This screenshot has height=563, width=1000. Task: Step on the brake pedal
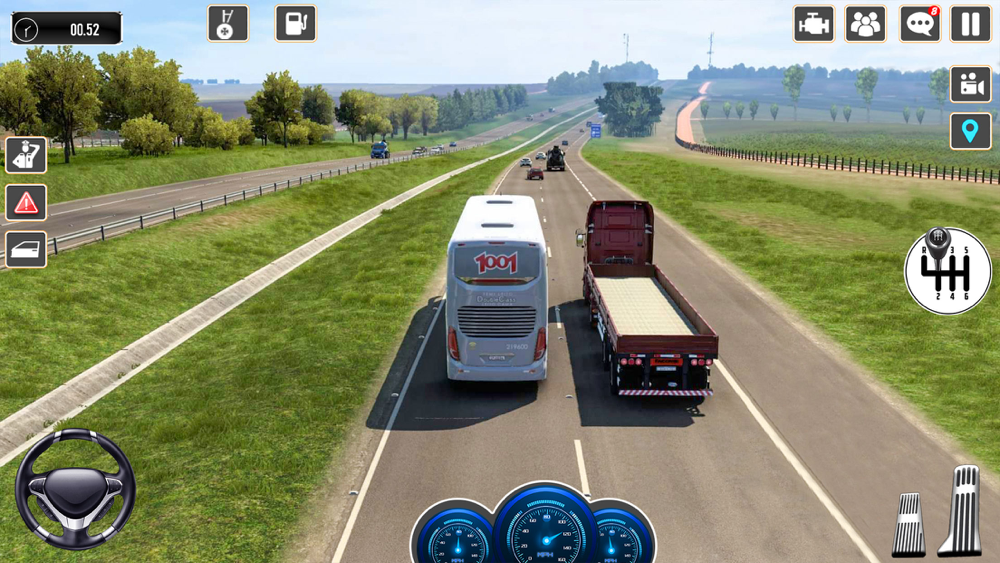(909, 524)
